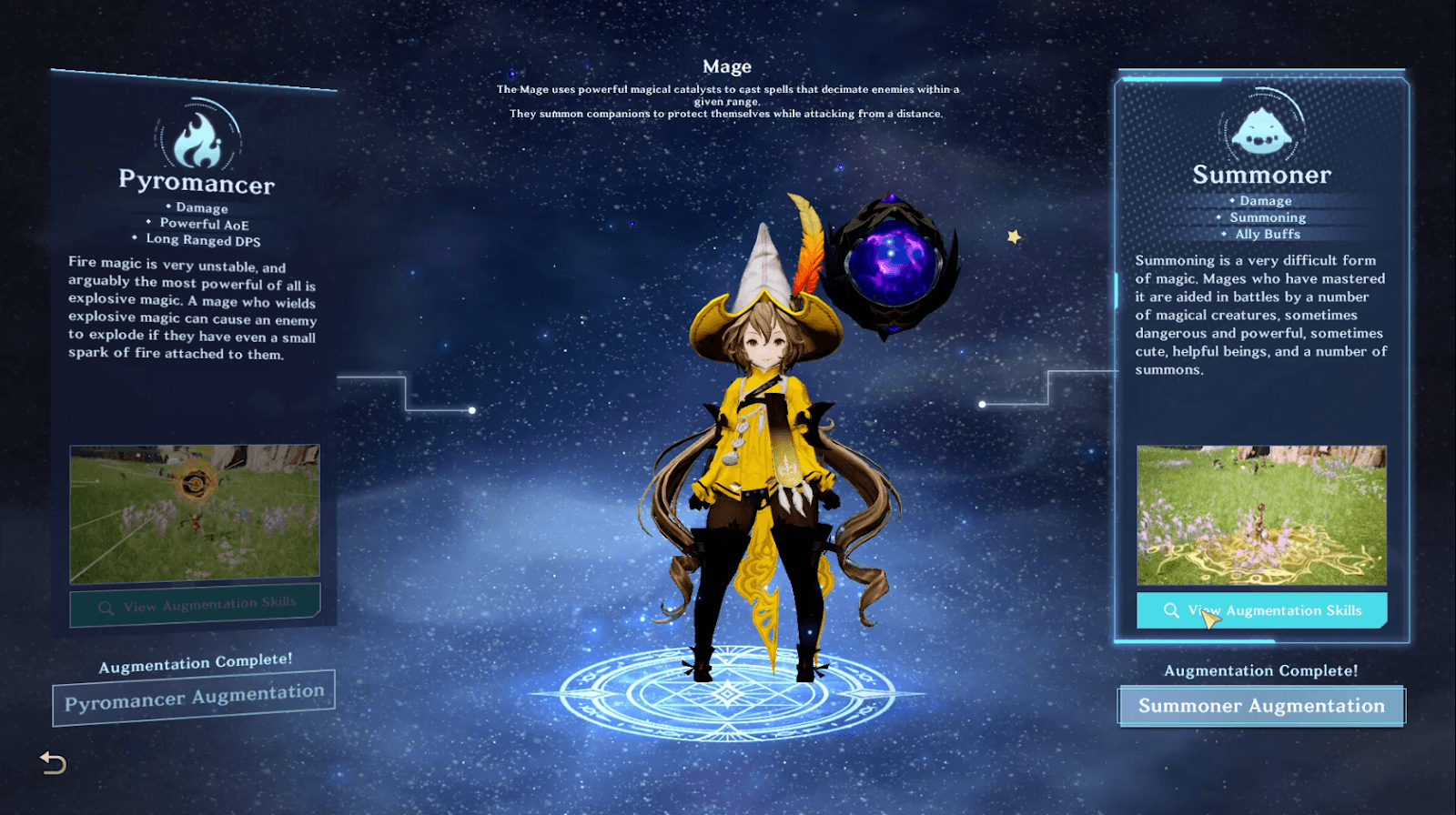The height and width of the screenshot is (815, 1456).
Task: Click the View Augmentation Skills button for Summoner
Action: coord(1262,611)
